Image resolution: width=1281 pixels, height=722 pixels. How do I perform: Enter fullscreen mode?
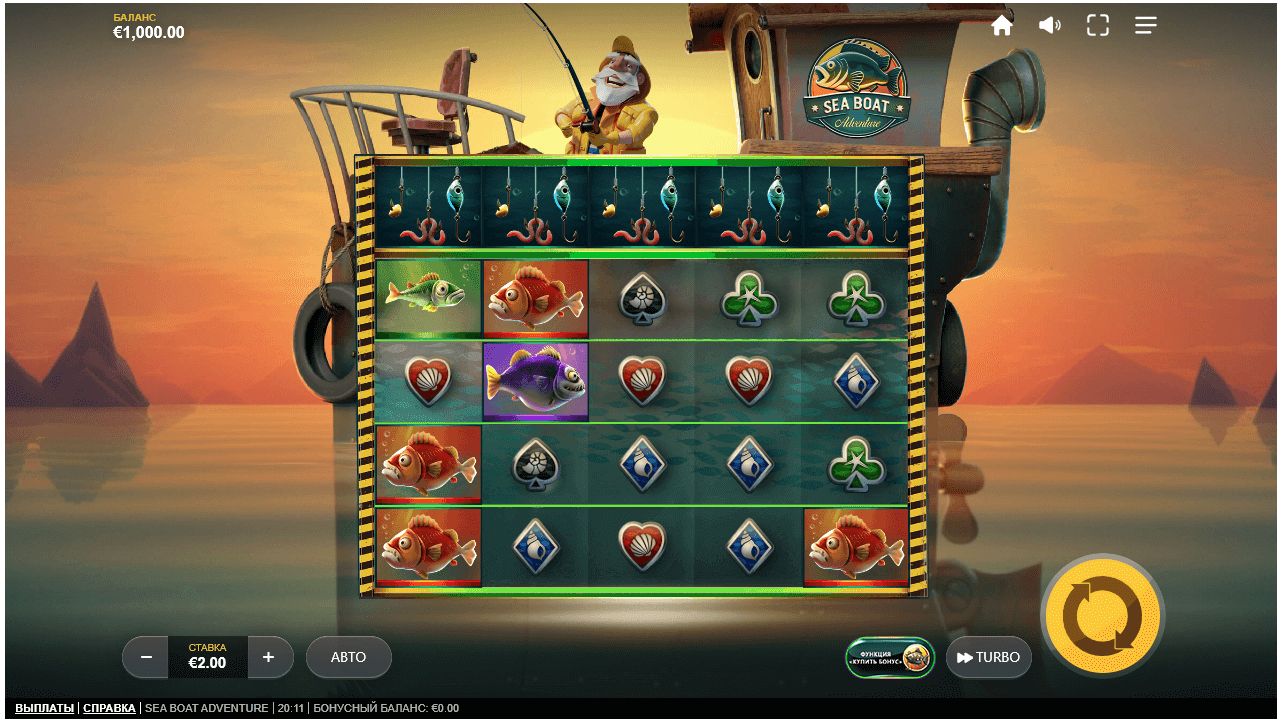click(x=1097, y=26)
